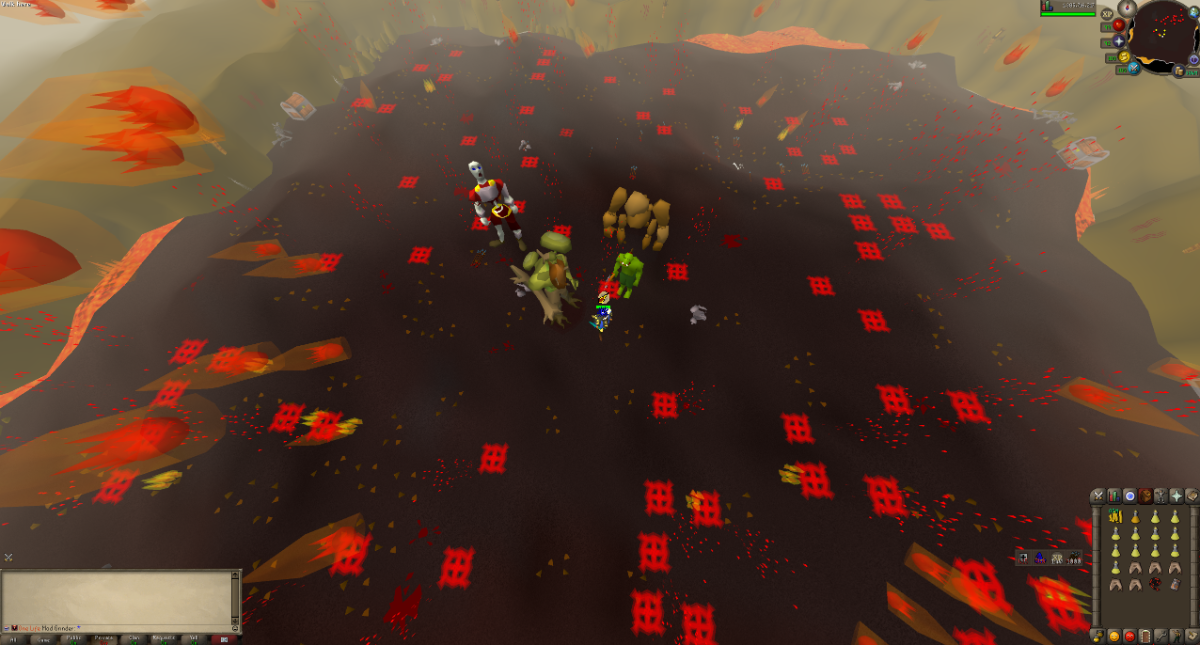This screenshot has width=1200, height=645.
Task: Click the dark red-speckled orb inventory item
Action: [x=1155, y=583]
